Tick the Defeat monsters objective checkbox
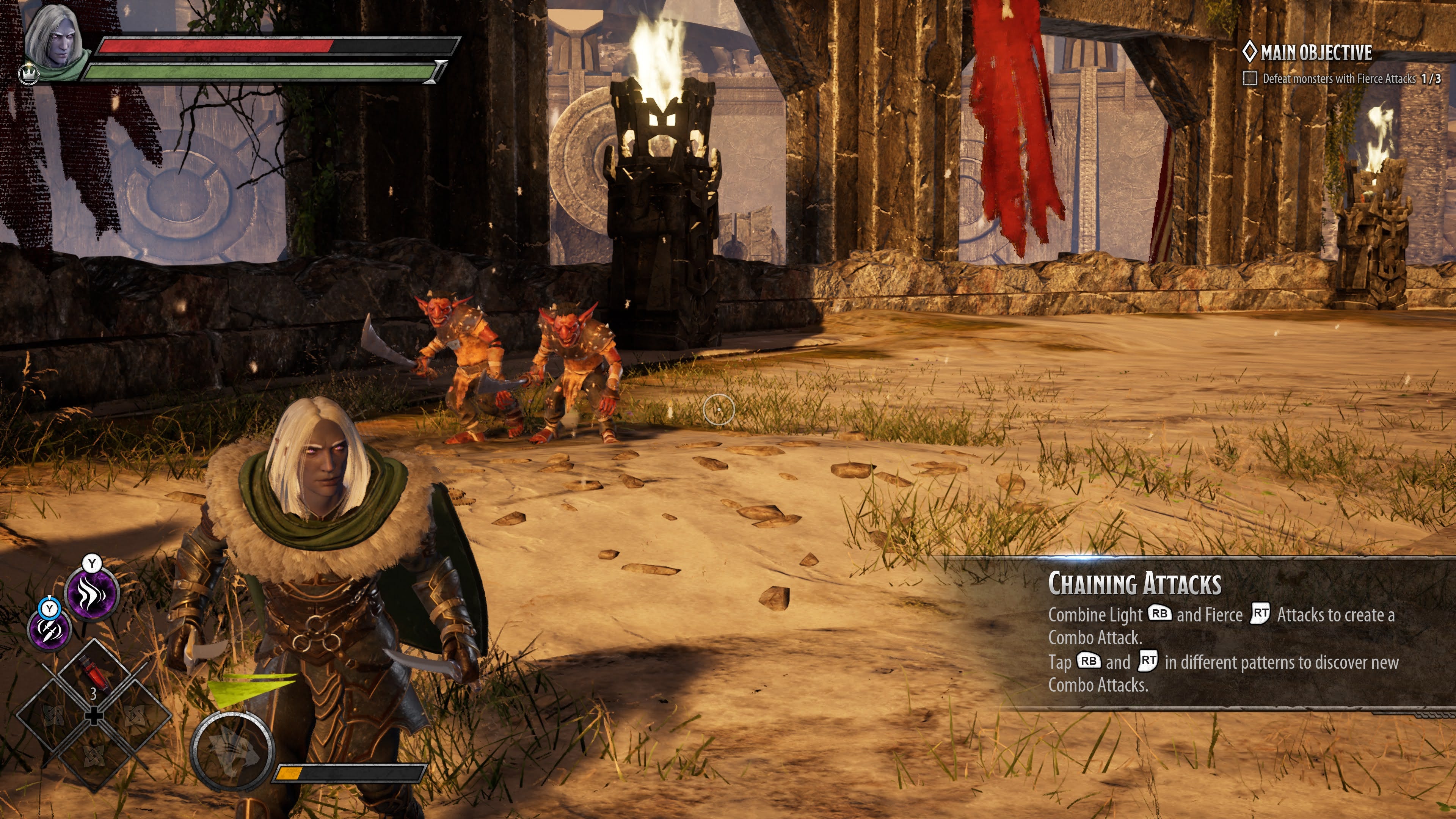The image size is (1456, 819). (x=1250, y=78)
